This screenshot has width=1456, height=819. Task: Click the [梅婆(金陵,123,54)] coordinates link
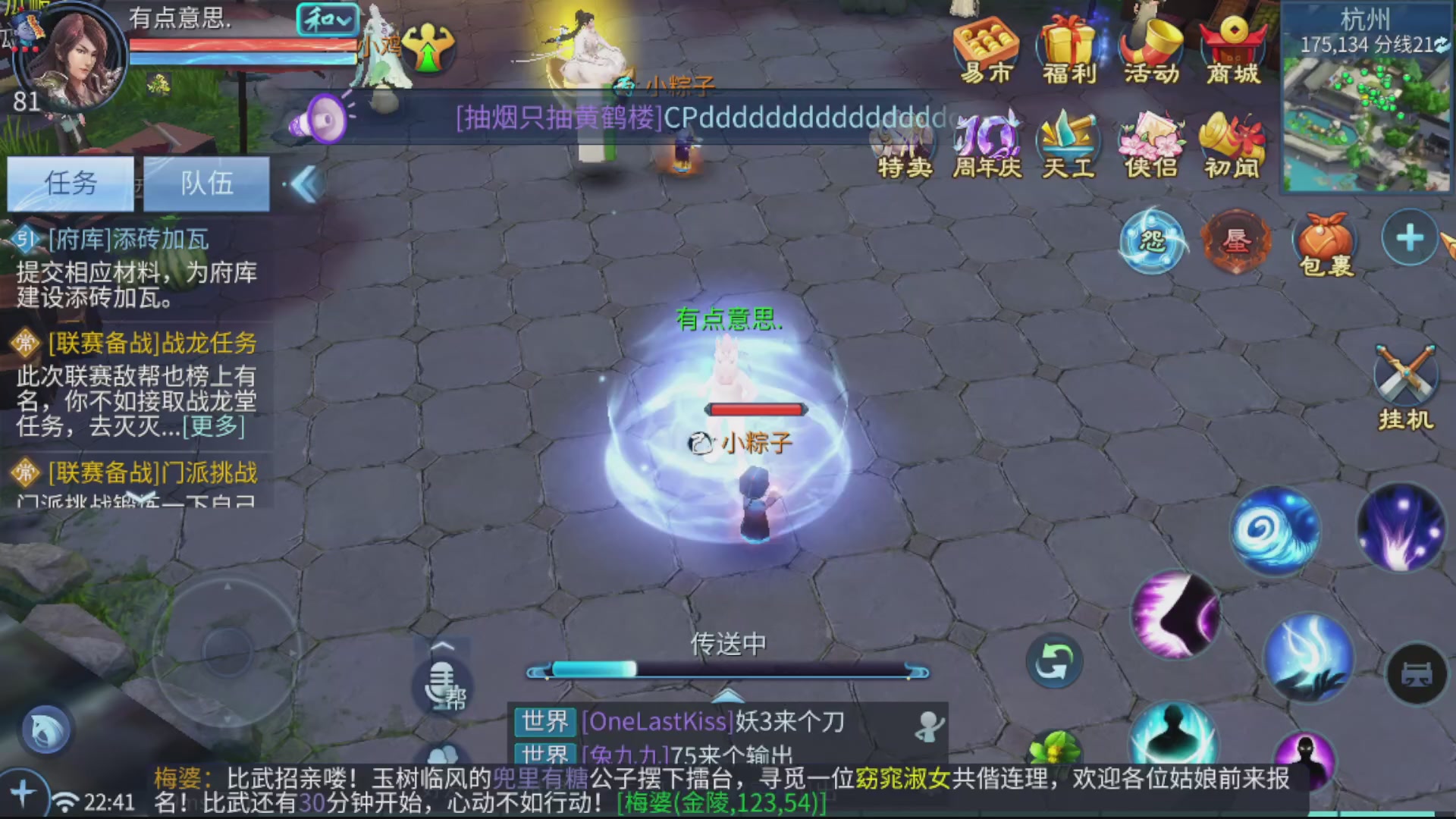pos(719,802)
